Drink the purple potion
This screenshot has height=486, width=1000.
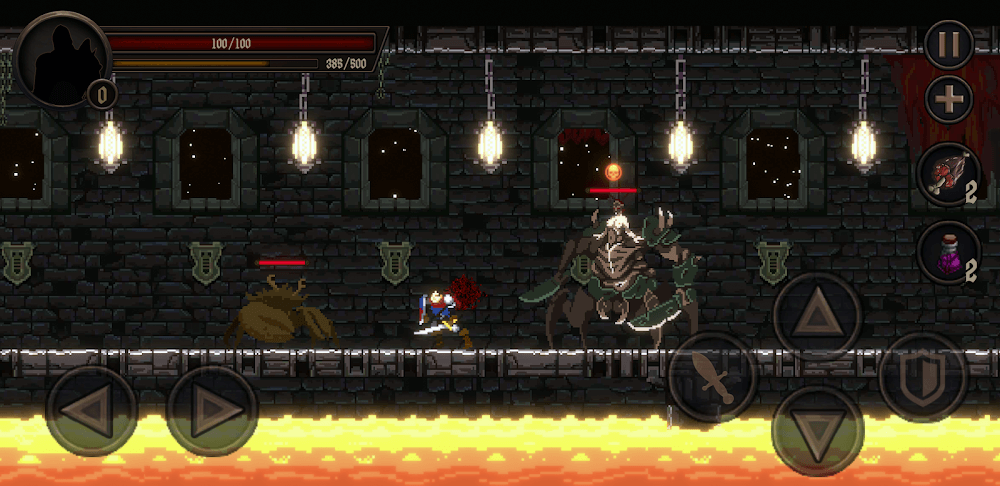(946, 251)
